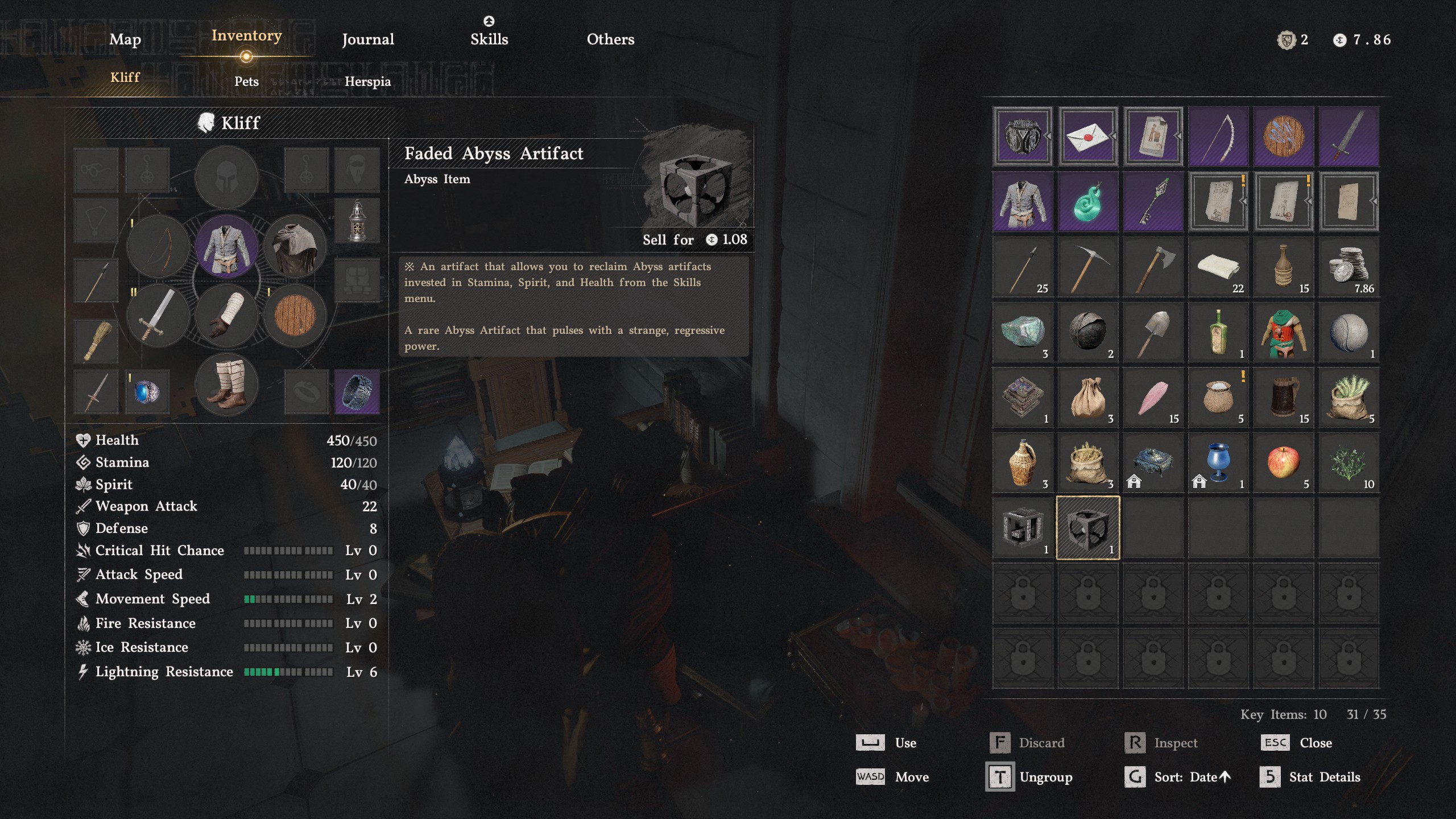Viewport: 1456px width, 819px height.
Task: Select the other Abyss cube artifact
Action: point(1022,527)
